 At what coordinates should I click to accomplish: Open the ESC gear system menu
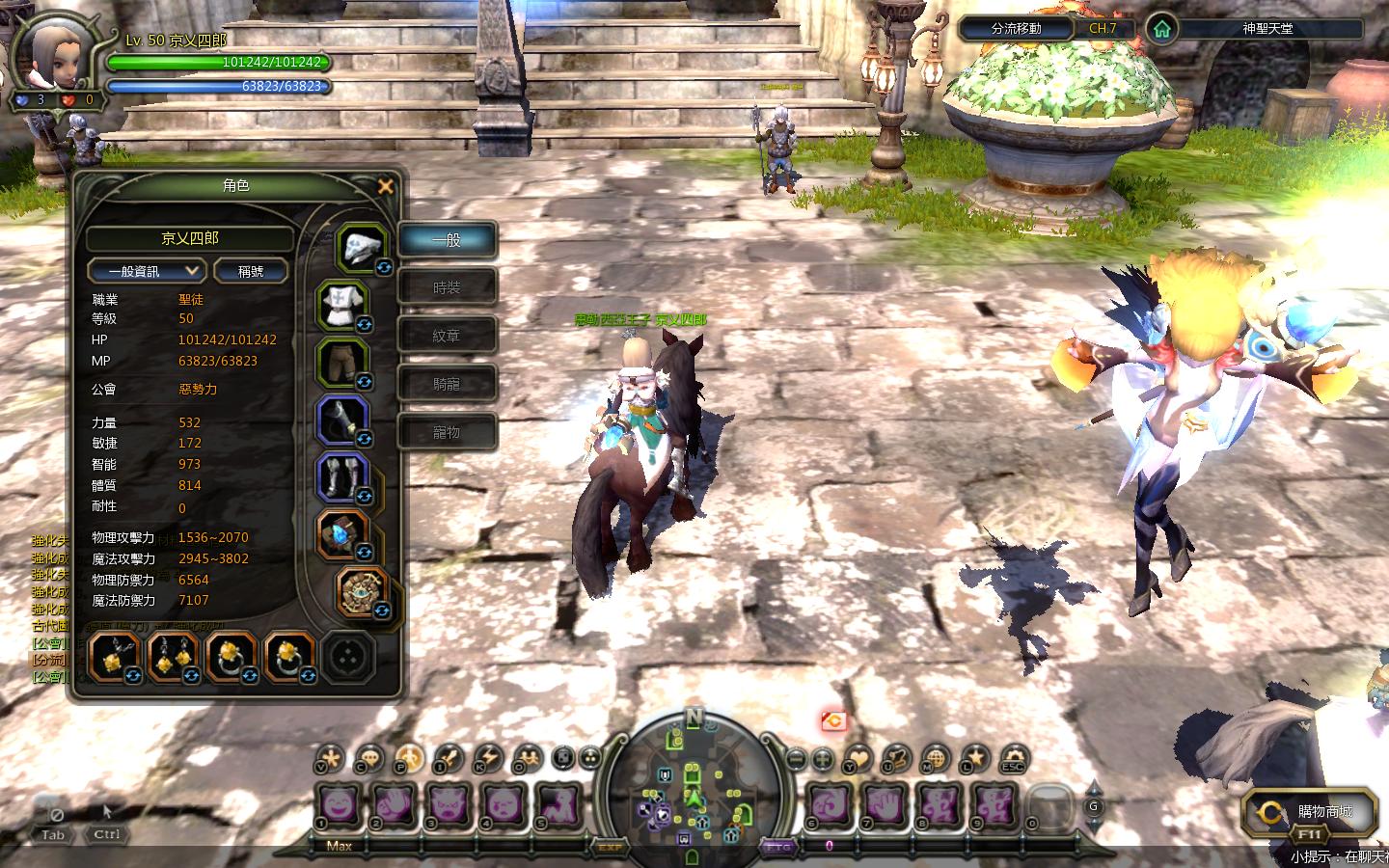coord(1013,759)
